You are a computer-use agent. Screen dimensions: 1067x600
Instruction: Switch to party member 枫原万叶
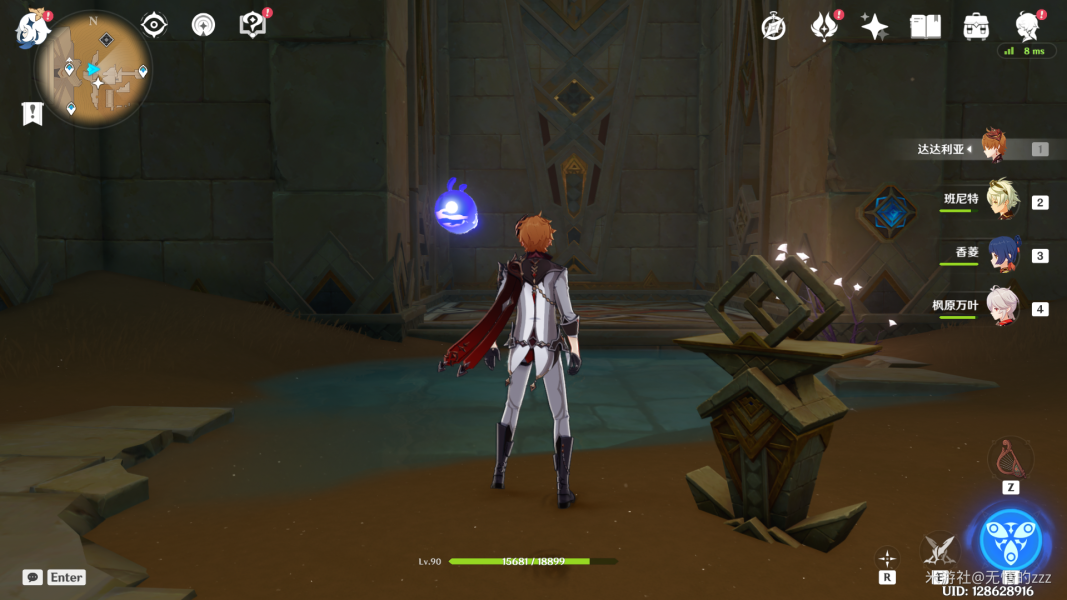coord(1001,308)
